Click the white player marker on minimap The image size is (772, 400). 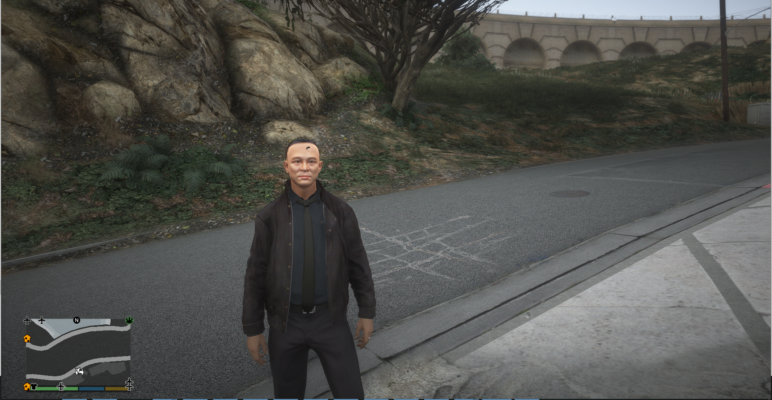(79, 373)
